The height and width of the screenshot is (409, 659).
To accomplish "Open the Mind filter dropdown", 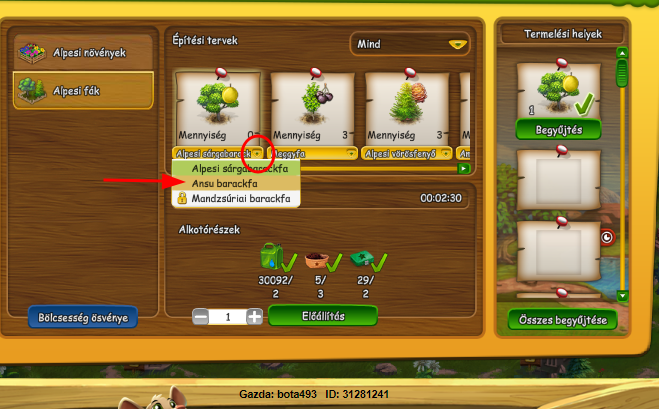I will point(411,44).
